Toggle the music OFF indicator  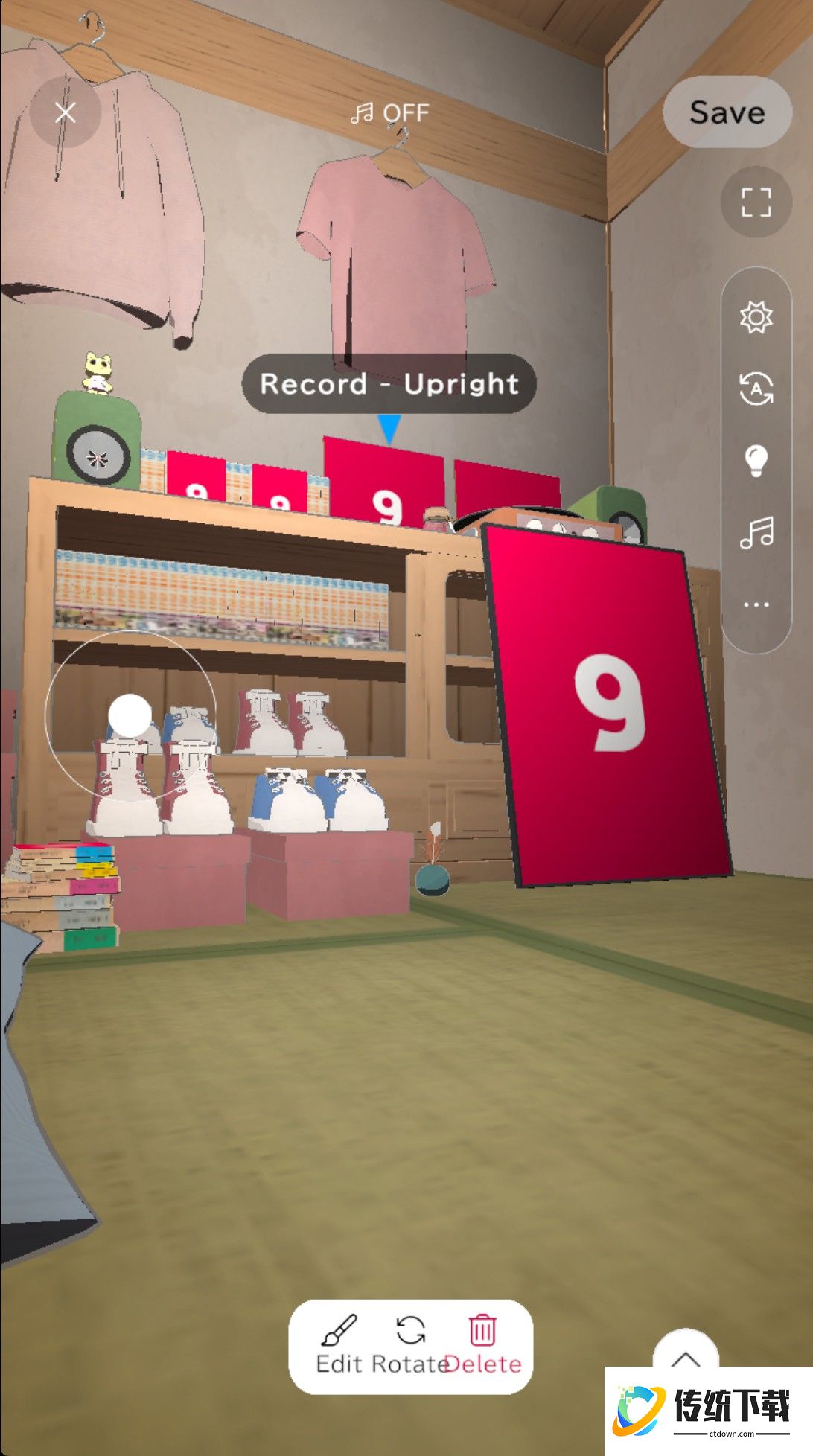[390, 113]
